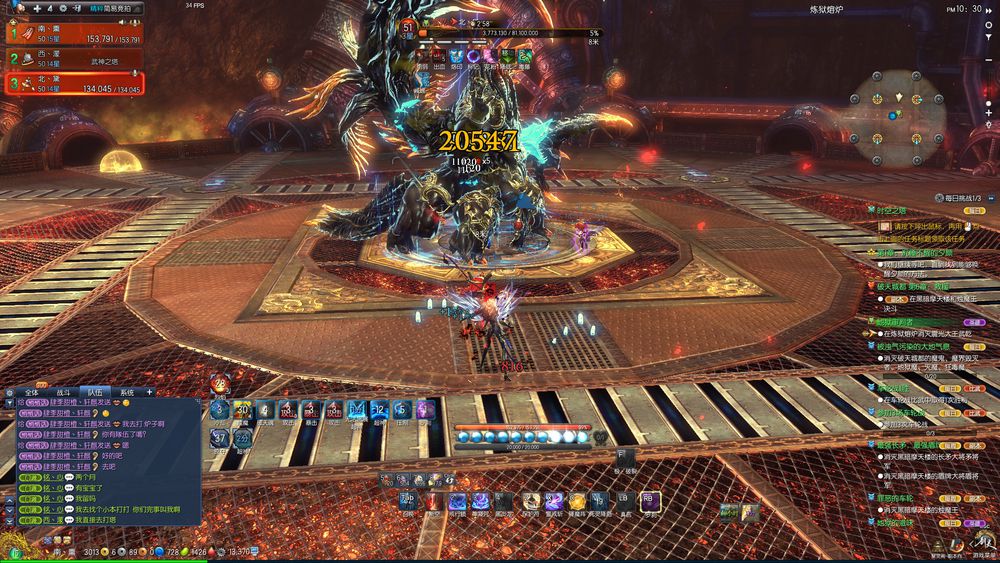Select party member 西、棠 frame

[x=73, y=58]
